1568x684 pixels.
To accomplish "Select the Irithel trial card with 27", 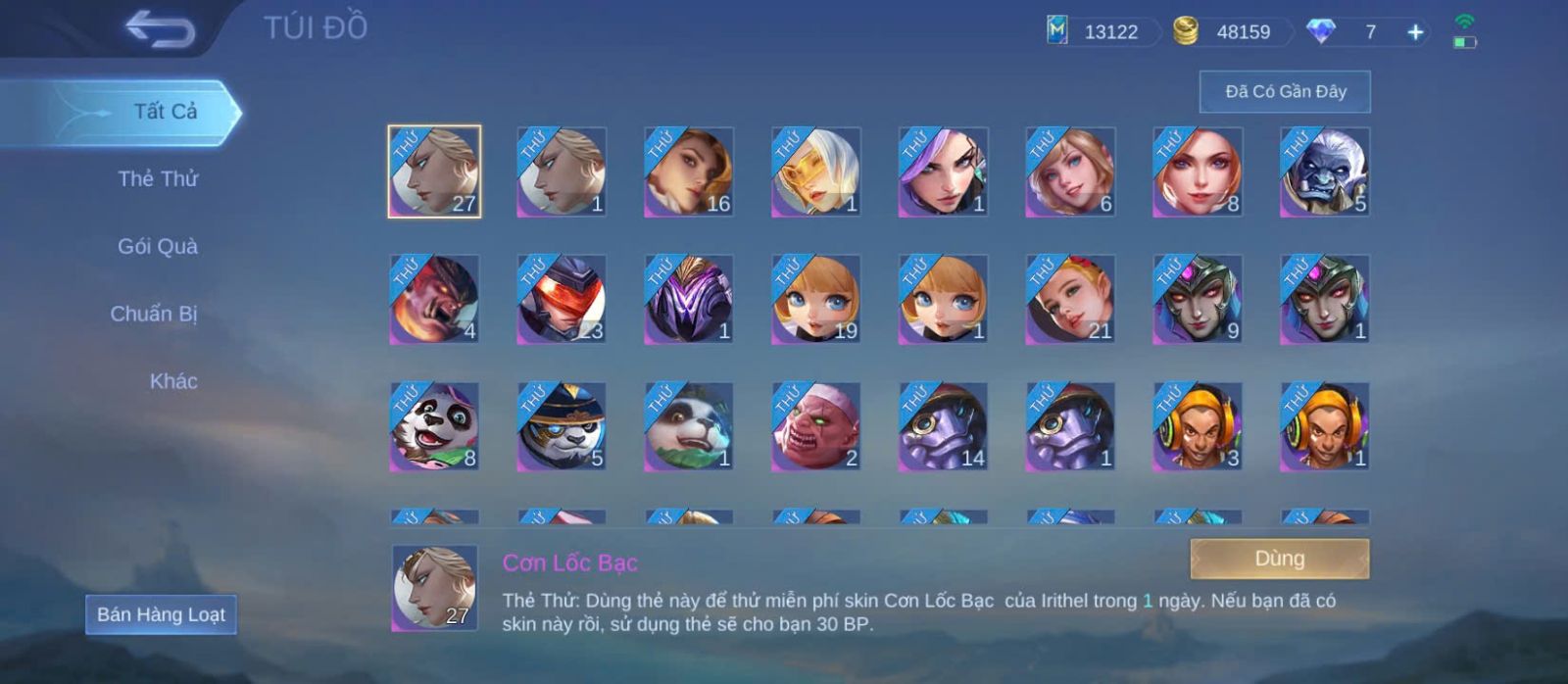I will point(434,171).
